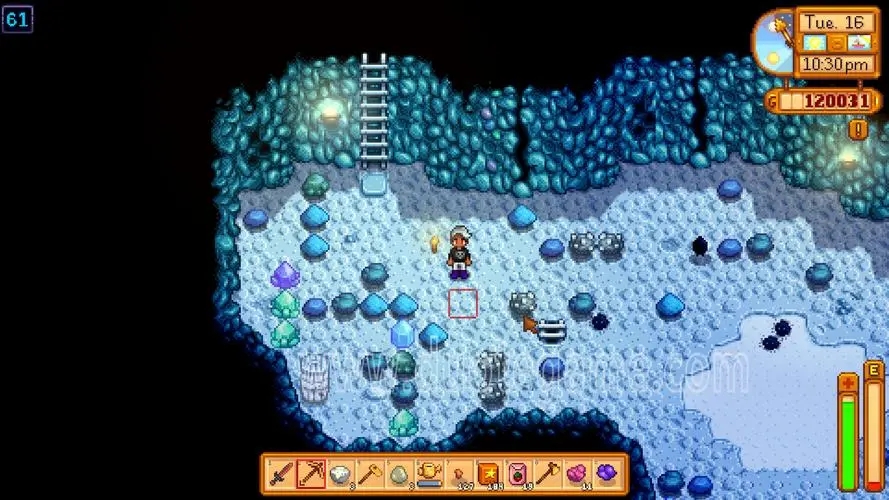Select the pickaxe hotbar slot
Screen dimensions: 889x500
coord(311,471)
